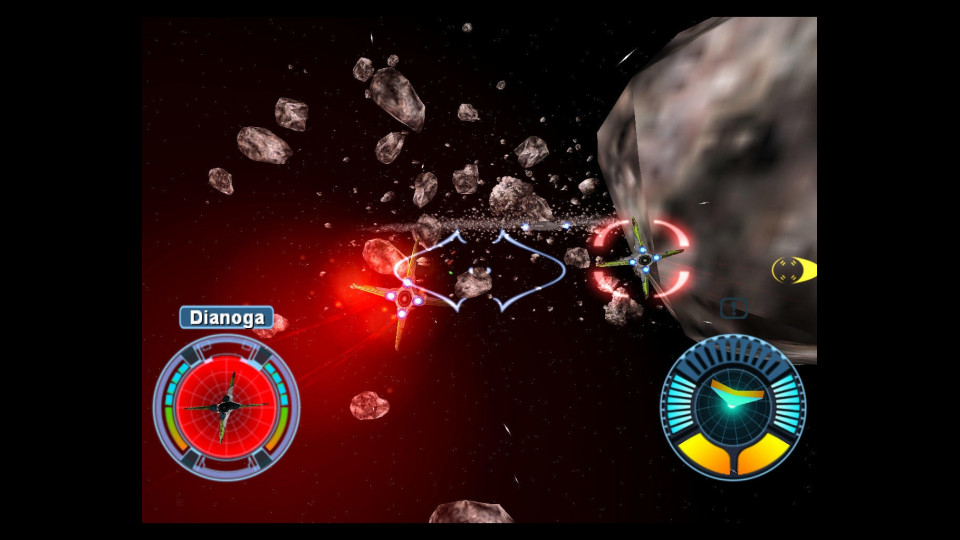Select the small faded icon above the radar
Screen dimensions: 960x540
734,309
